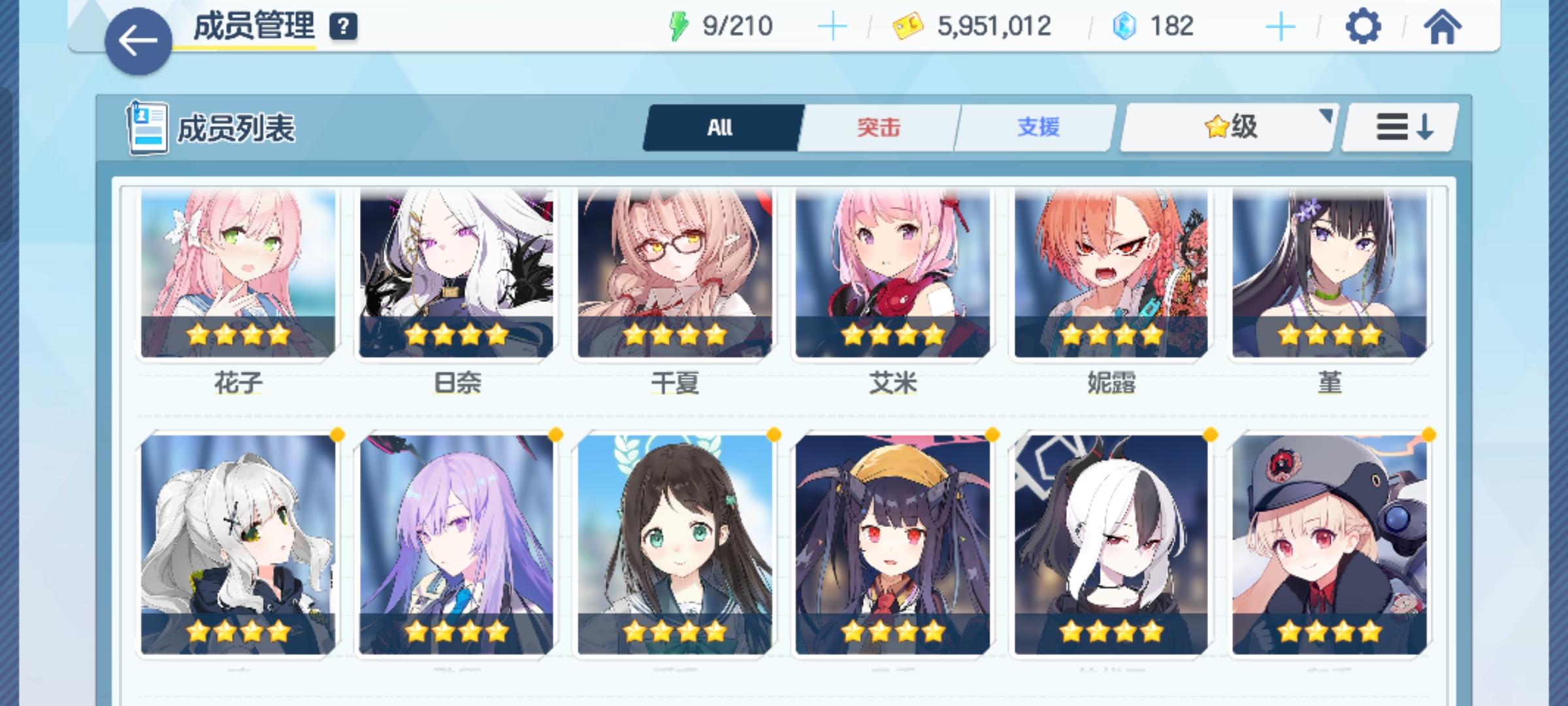Screen dimensions: 1568x706
Task: Click the back arrow to exit member management
Action: coord(137,36)
